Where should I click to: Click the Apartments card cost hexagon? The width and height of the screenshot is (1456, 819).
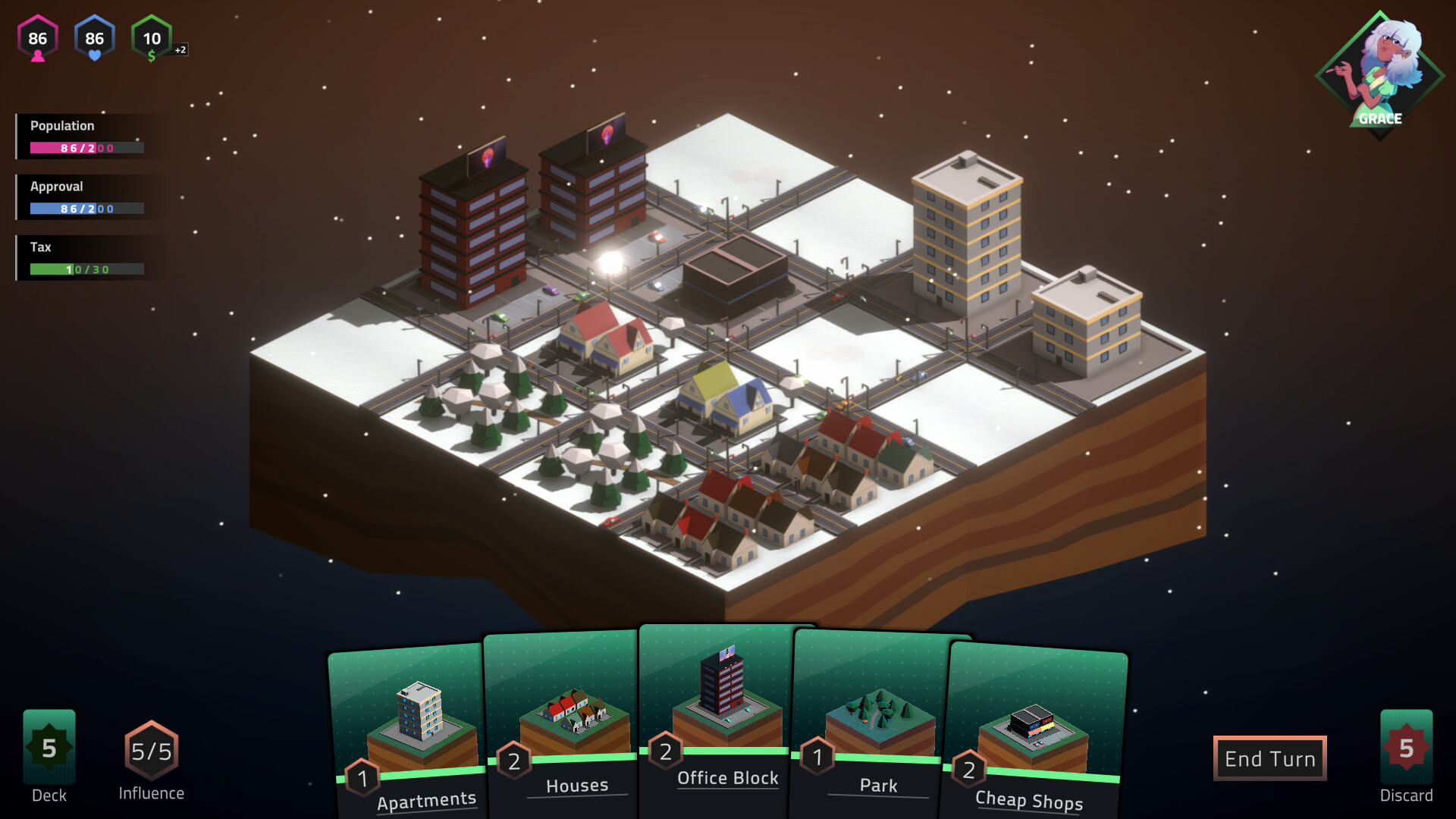(x=362, y=777)
